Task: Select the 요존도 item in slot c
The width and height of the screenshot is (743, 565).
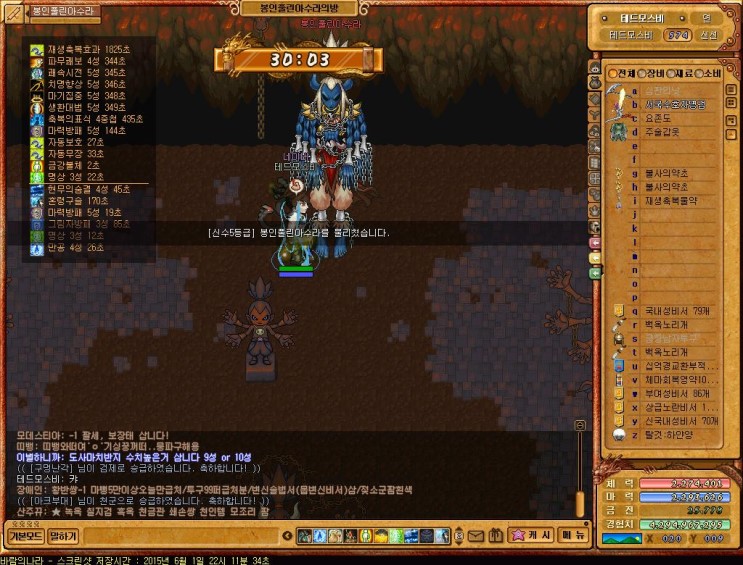Action: click(x=658, y=117)
